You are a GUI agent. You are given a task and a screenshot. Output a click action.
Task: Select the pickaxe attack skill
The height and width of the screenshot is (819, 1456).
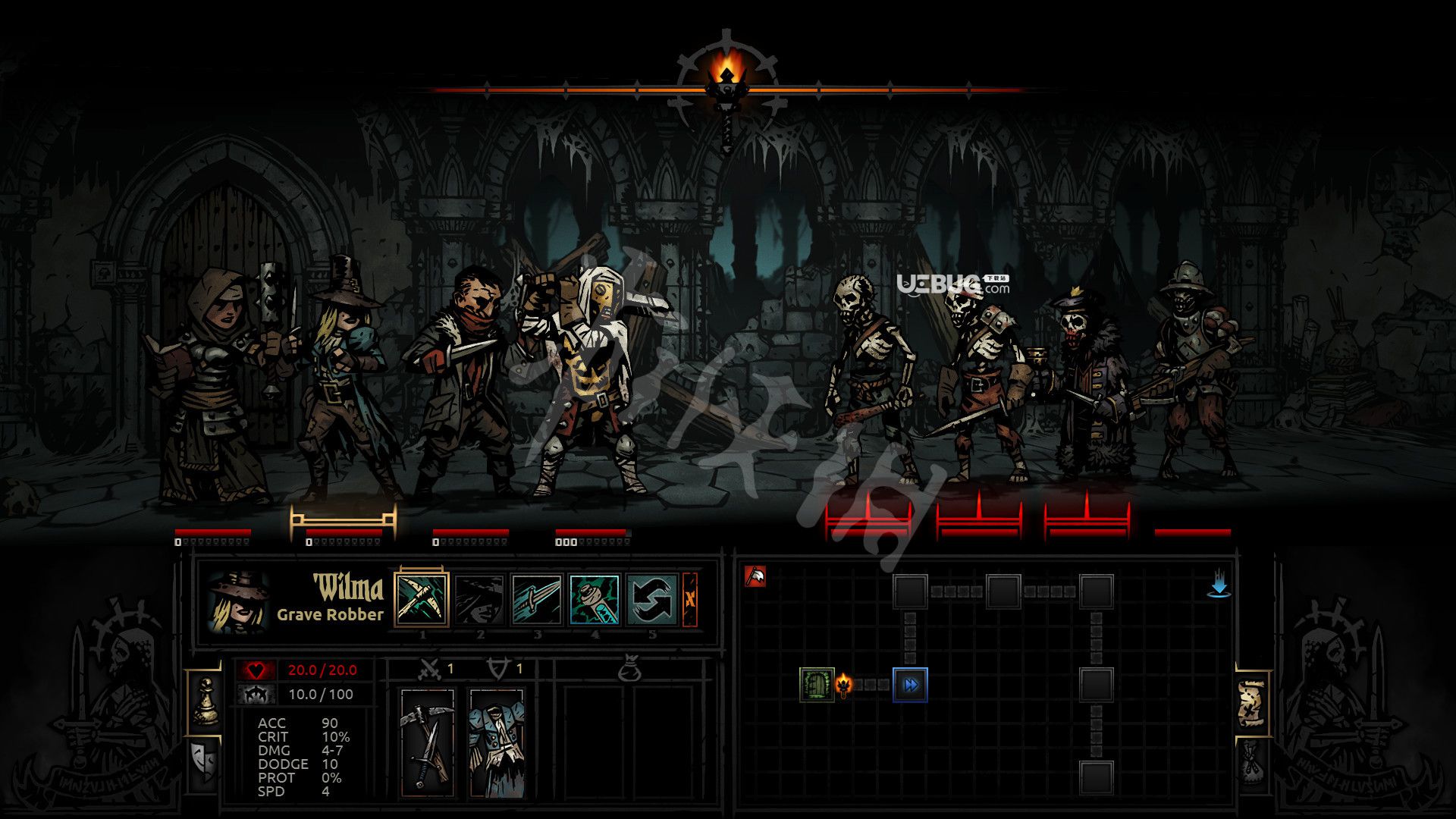[x=422, y=599]
